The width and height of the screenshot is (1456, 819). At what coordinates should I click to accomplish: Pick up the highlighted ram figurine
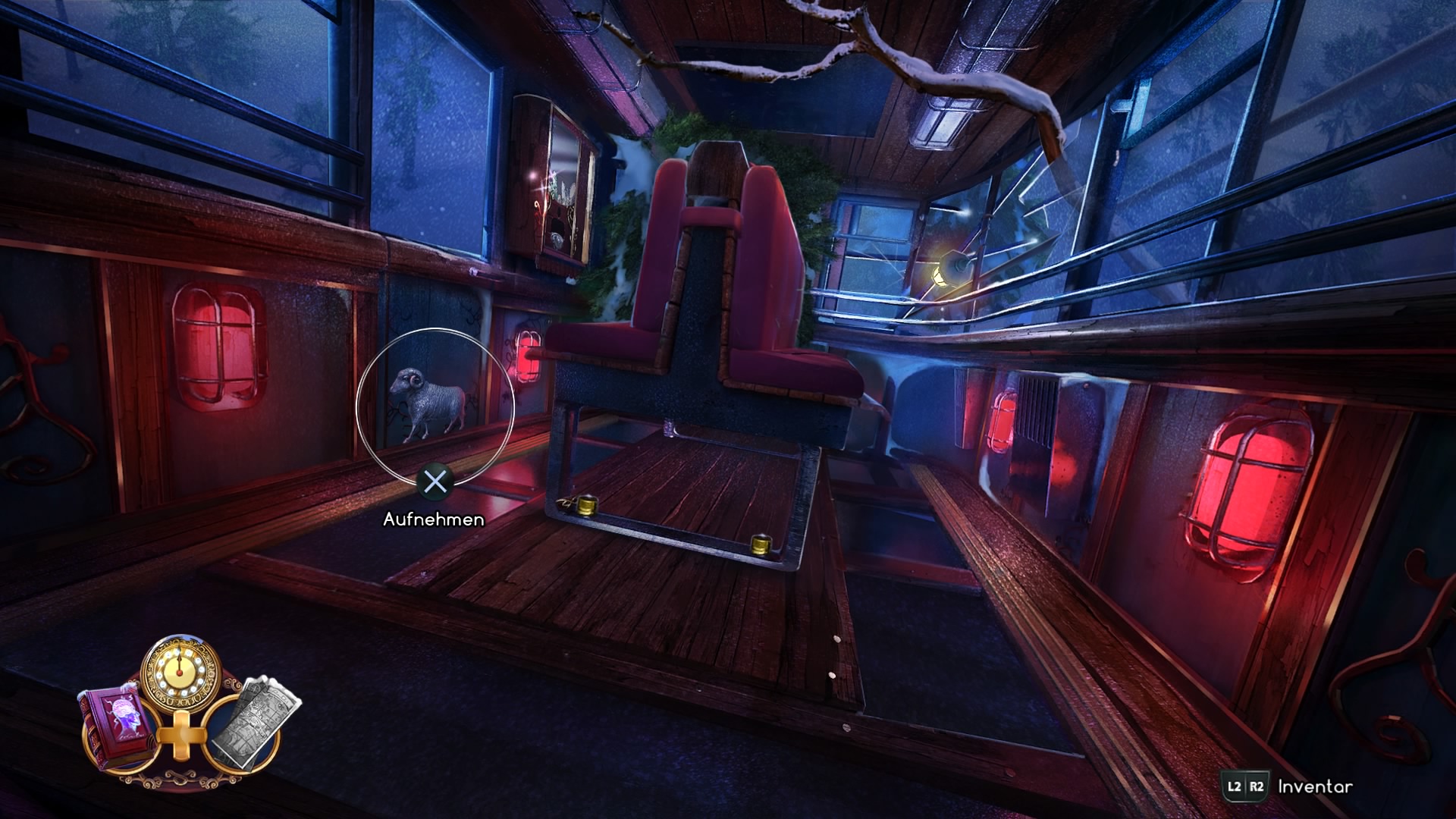[429, 403]
